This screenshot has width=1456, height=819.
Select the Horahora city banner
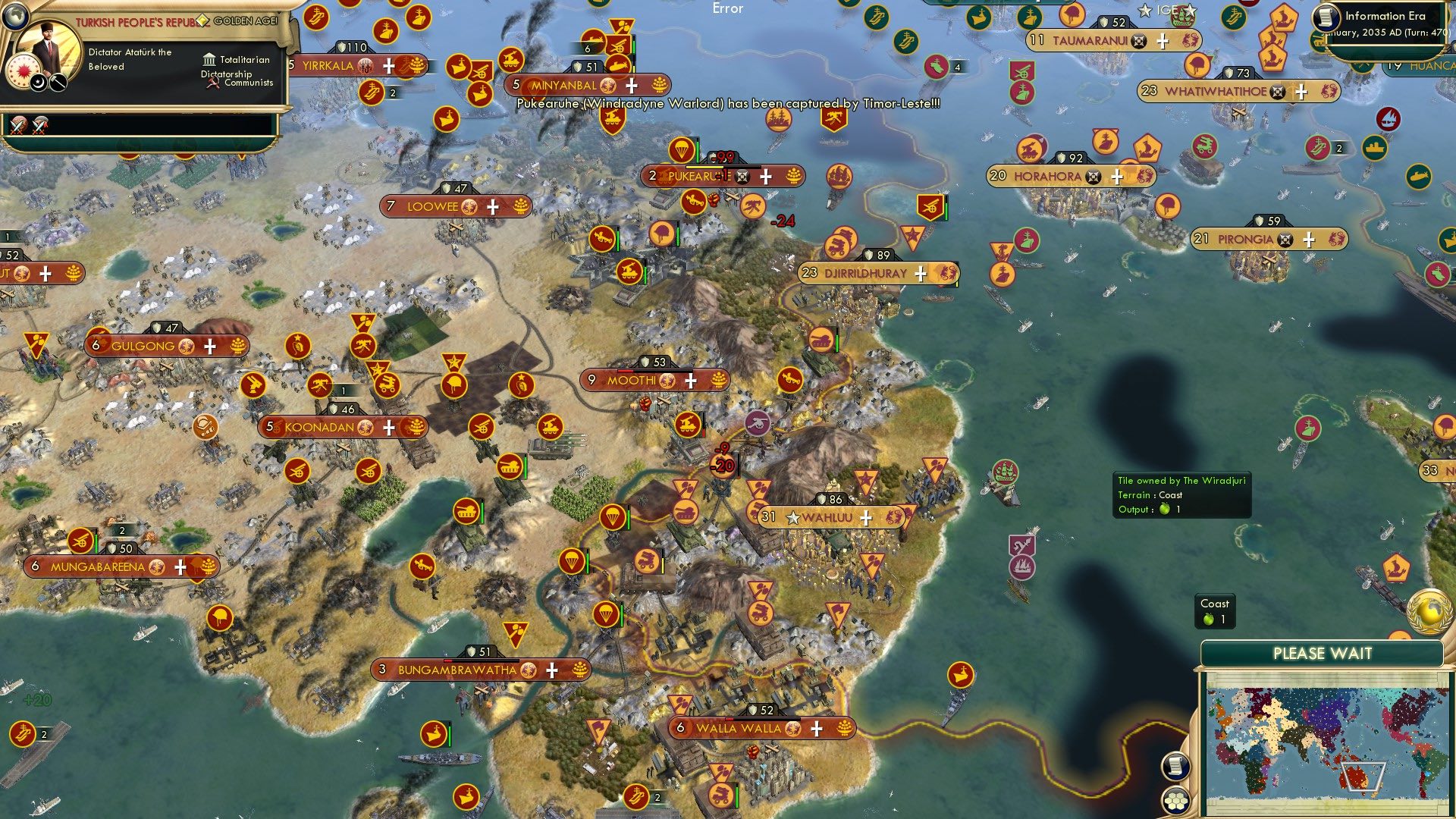[1047, 177]
